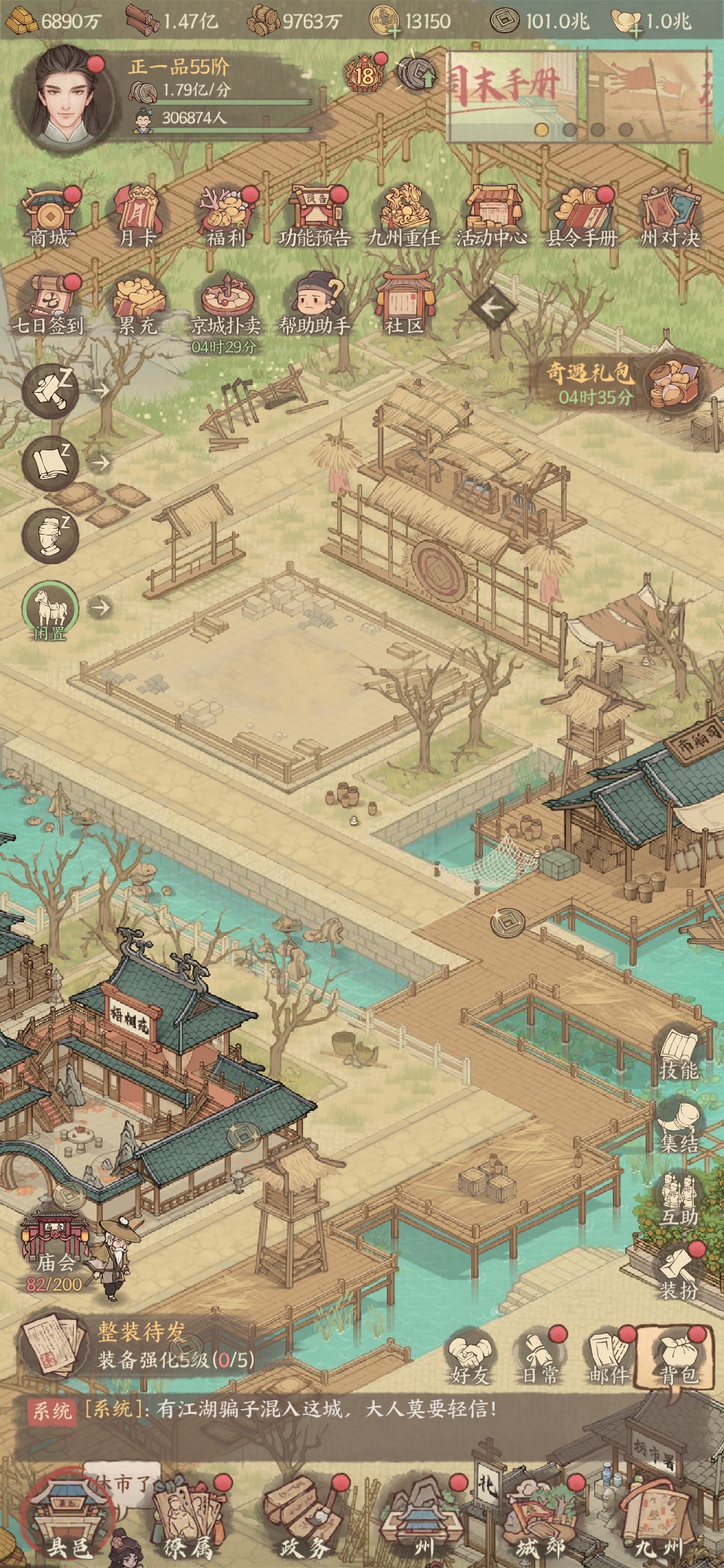Open the 京城扑卖 auction
The width and height of the screenshot is (724, 1568).
[226, 304]
